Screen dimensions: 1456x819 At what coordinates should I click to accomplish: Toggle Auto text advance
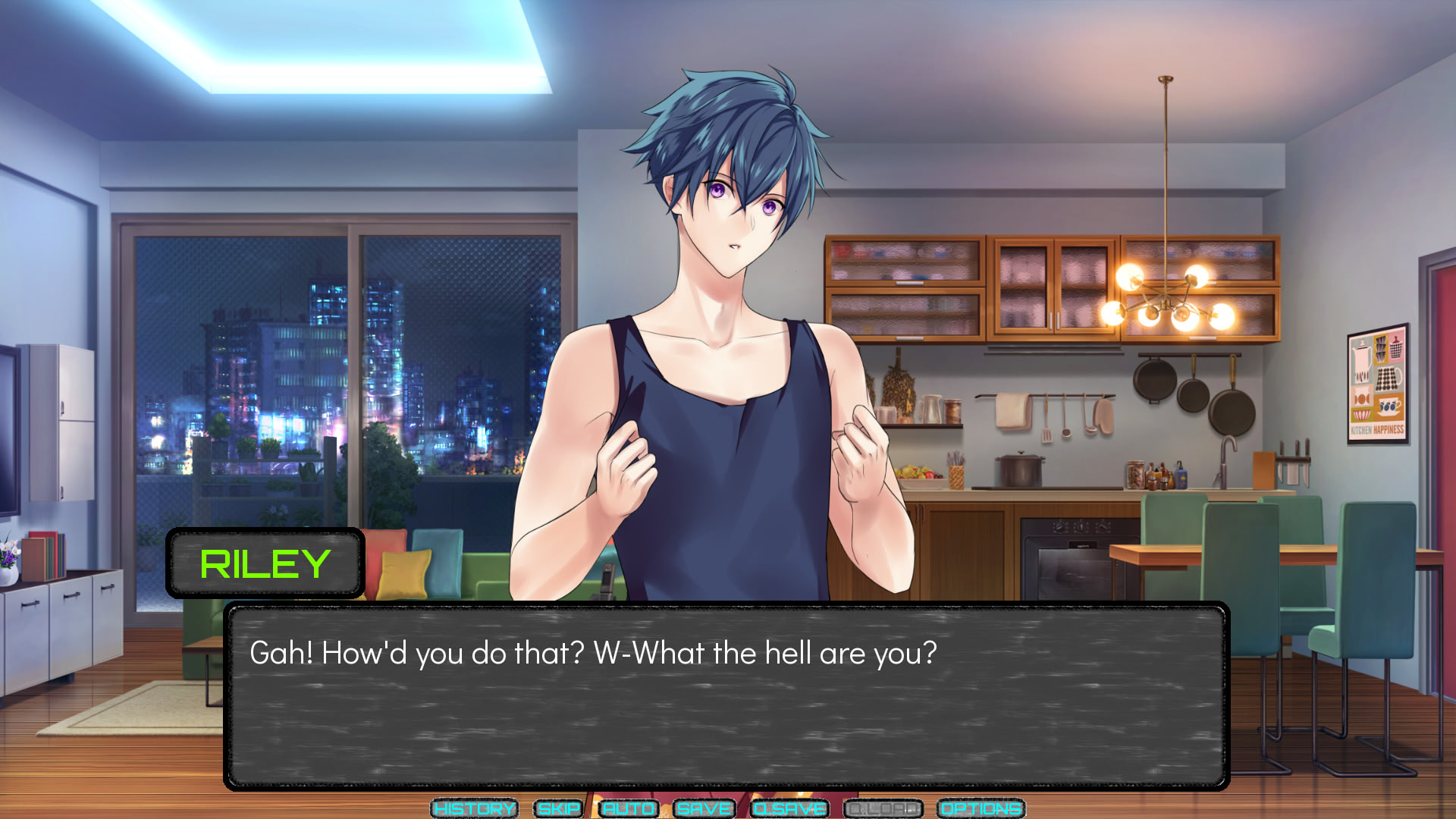click(x=628, y=808)
